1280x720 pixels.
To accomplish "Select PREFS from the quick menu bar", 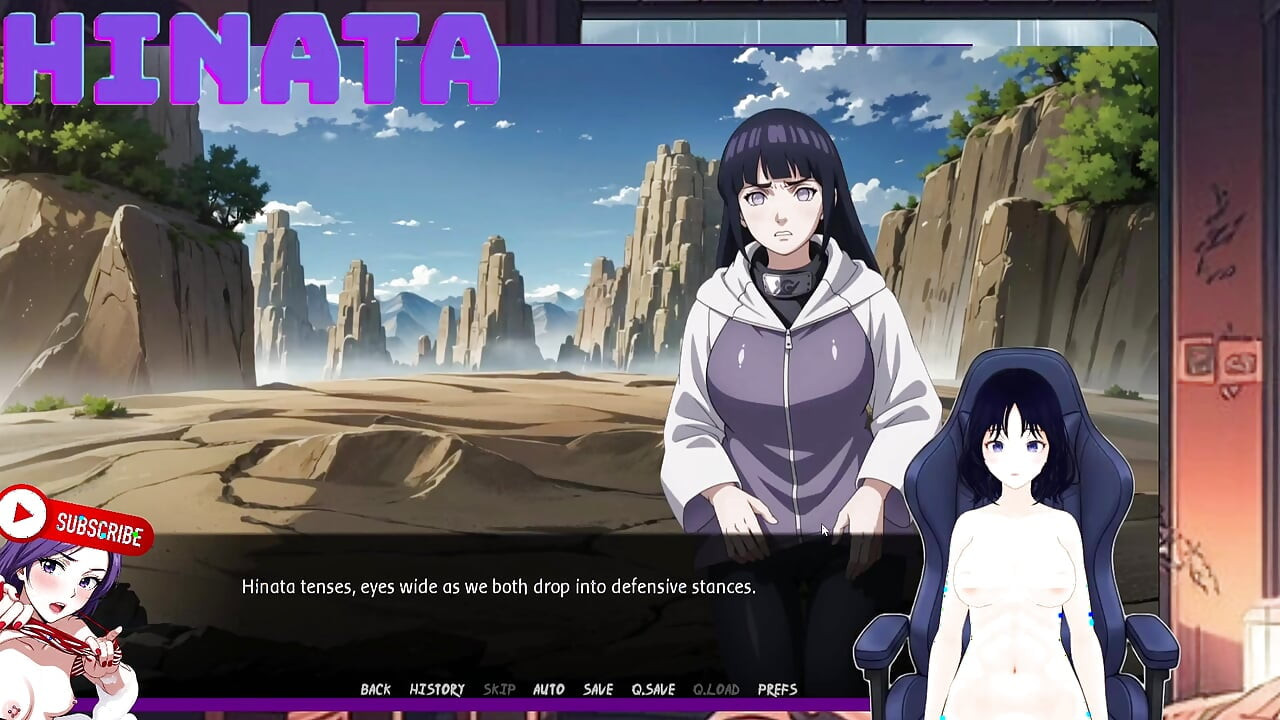I will click(777, 689).
